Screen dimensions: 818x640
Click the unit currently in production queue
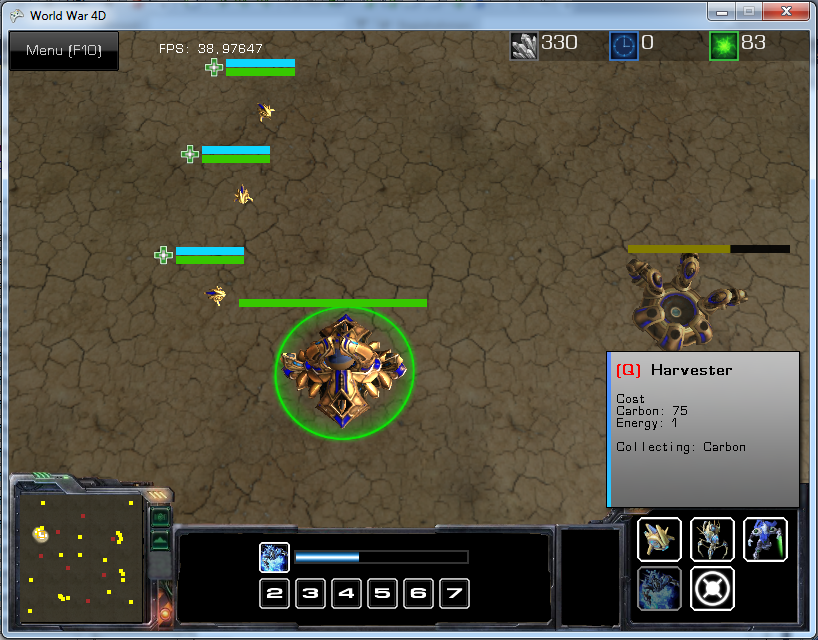pos(274,557)
